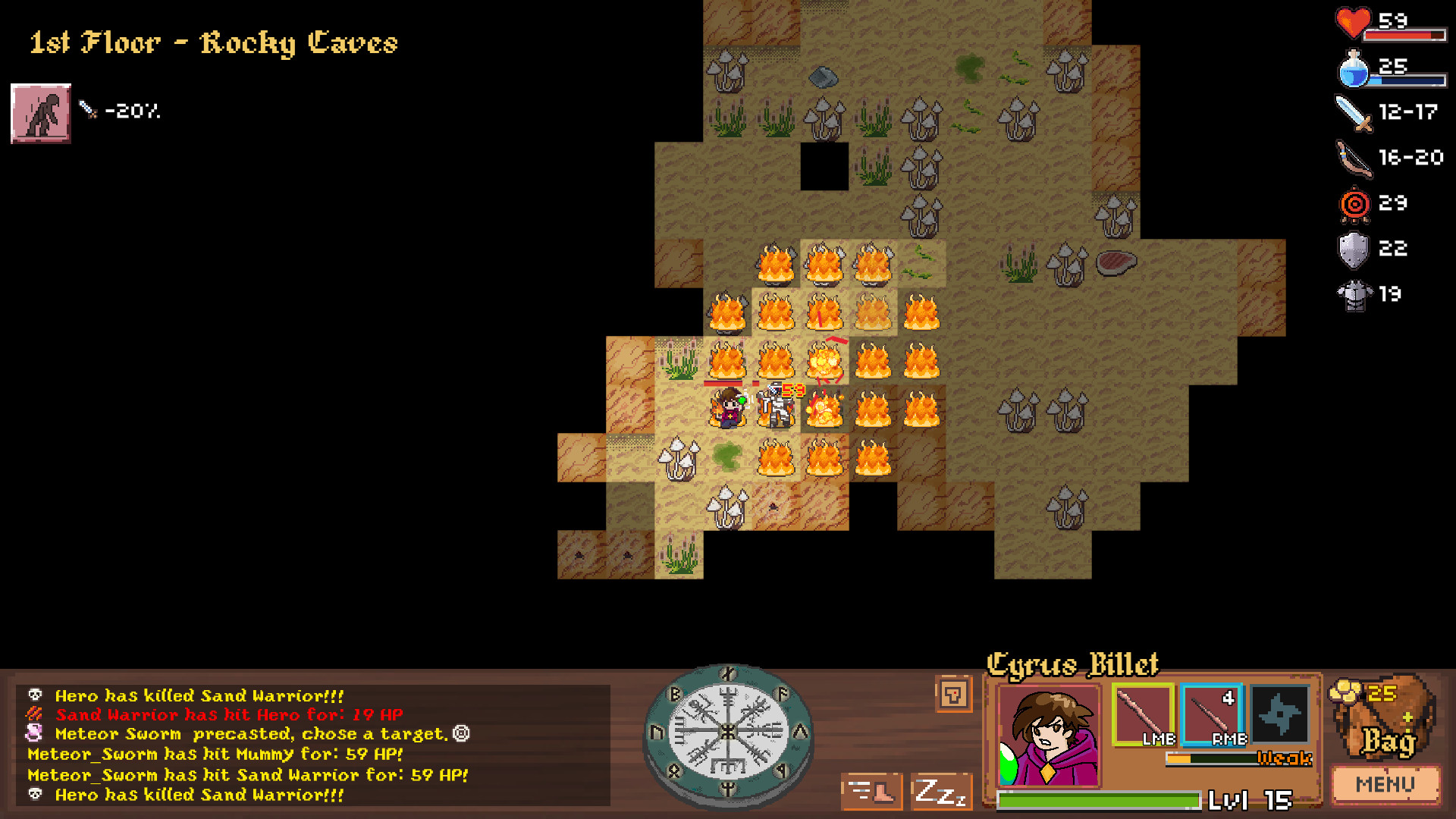The width and height of the screenshot is (1456, 819).
Task: Select the wand in the LMB slot
Action: 1142,713
